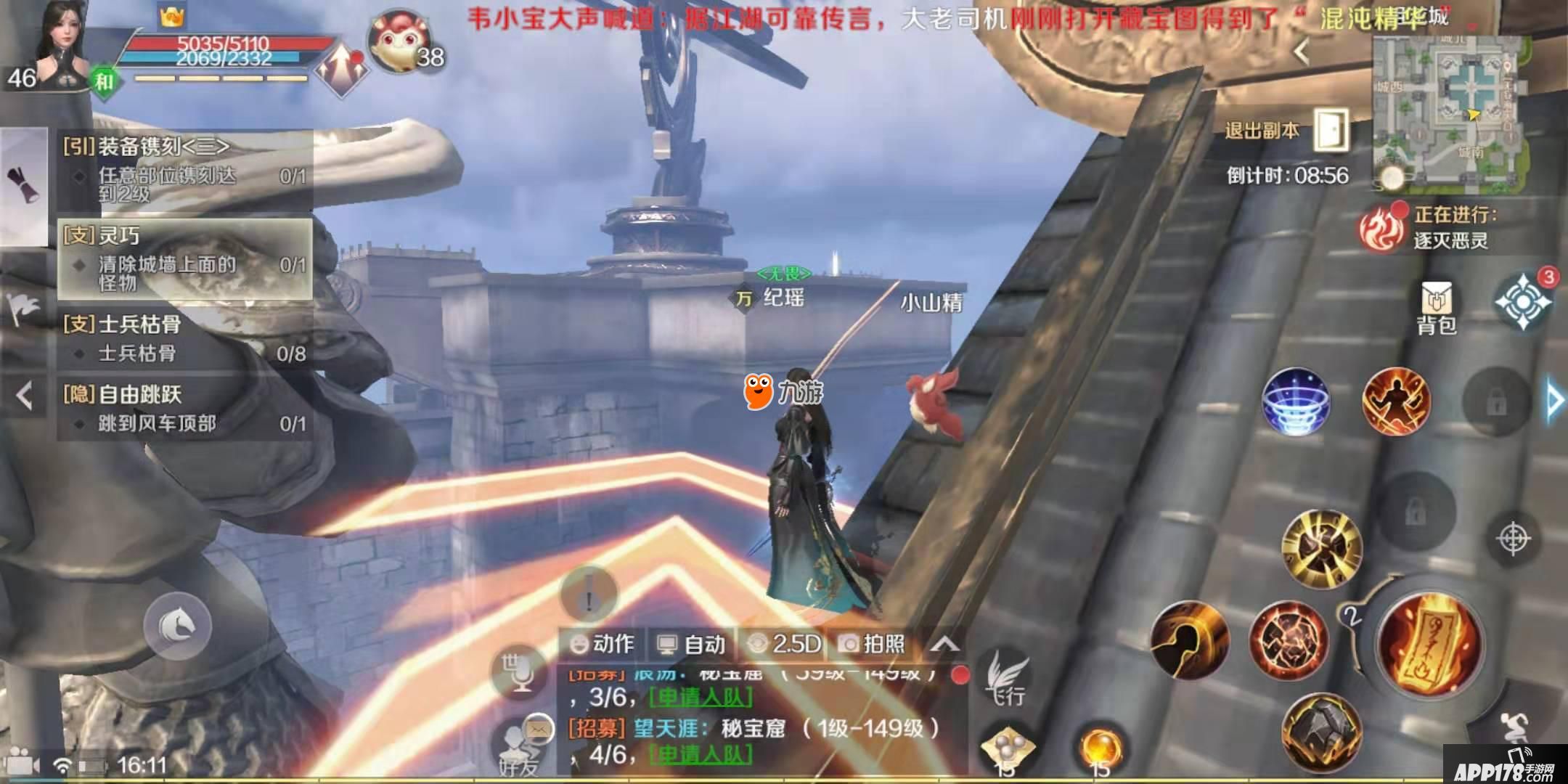1568x784 pixels.
Task: View the 逐灭恶灵 ongoing event
Action: coord(1426,226)
